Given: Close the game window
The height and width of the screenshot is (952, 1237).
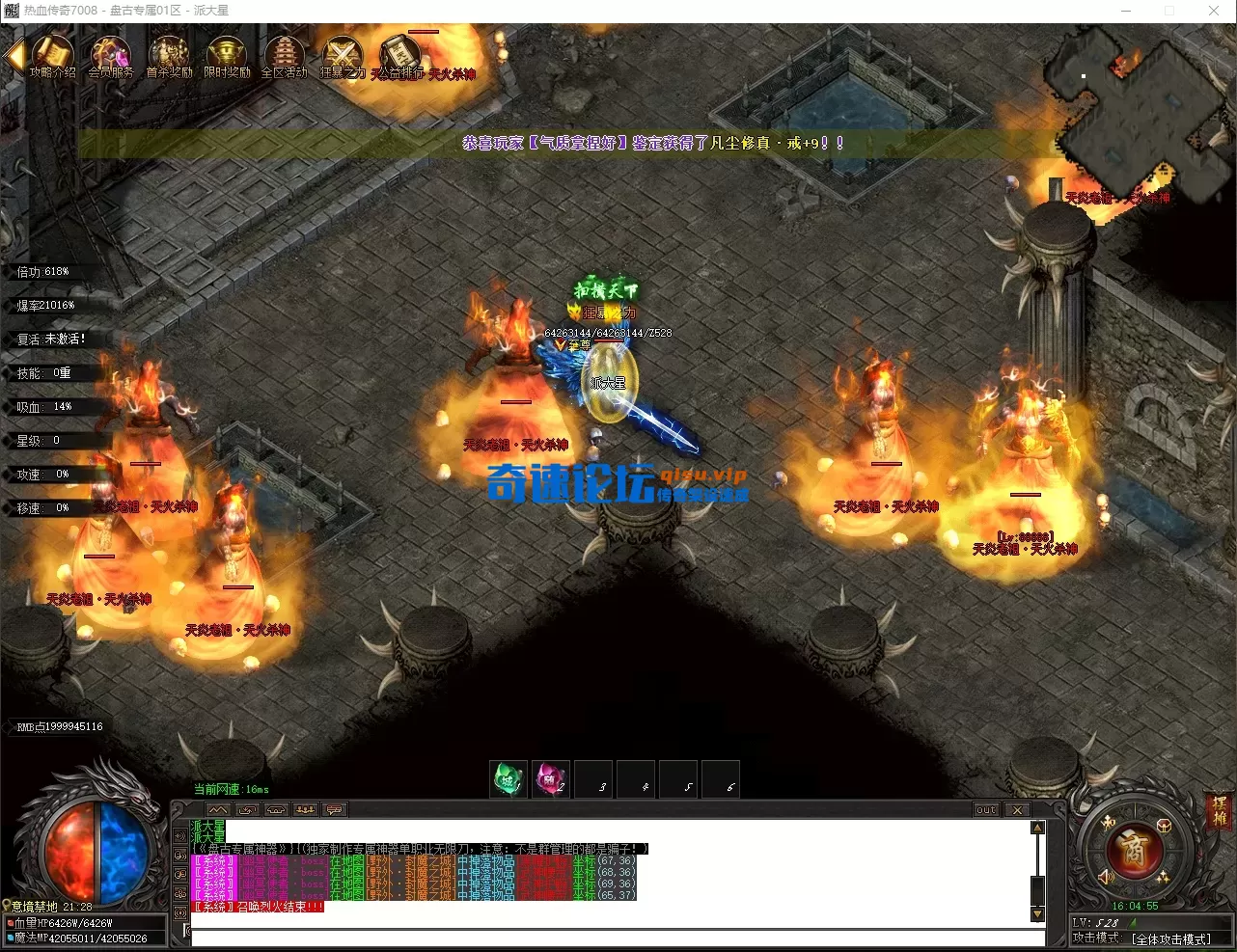Looking at the screenshot, I should click(1214, 11).
